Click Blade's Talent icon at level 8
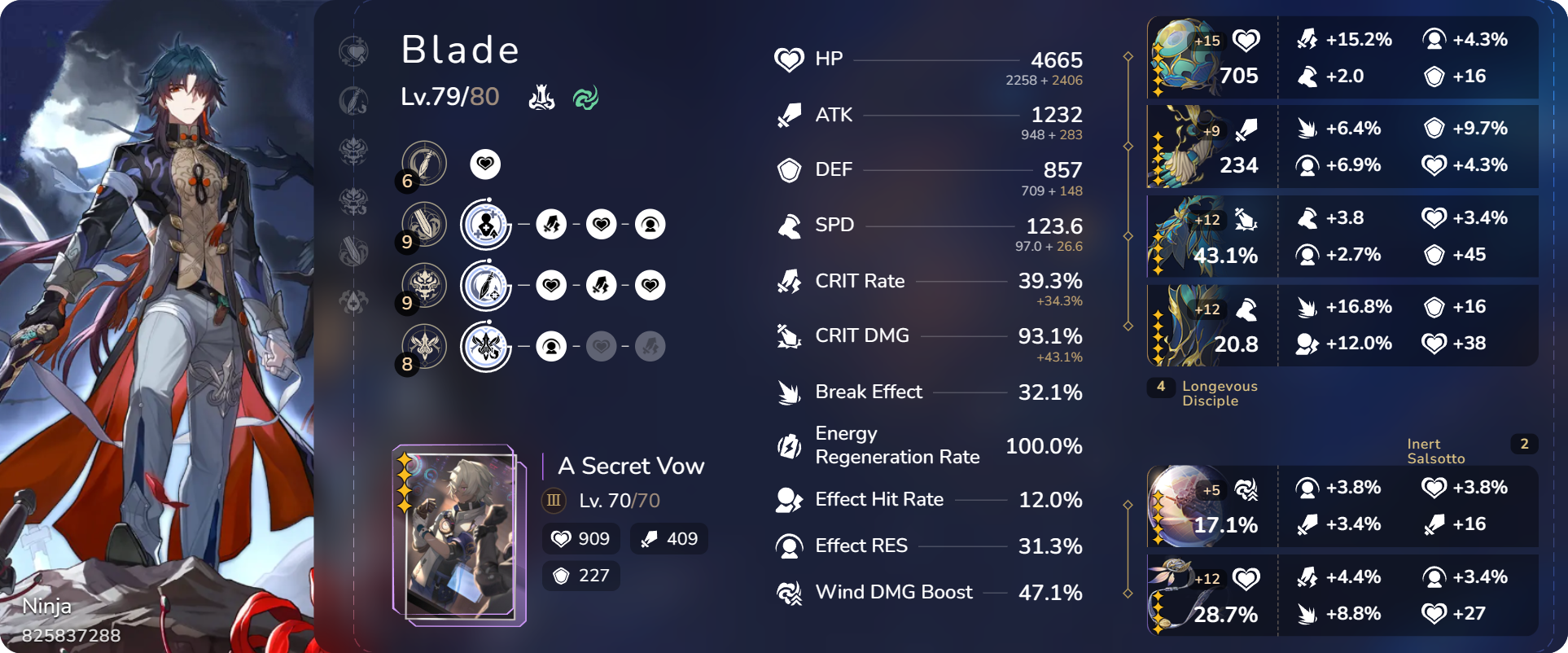 423,346
